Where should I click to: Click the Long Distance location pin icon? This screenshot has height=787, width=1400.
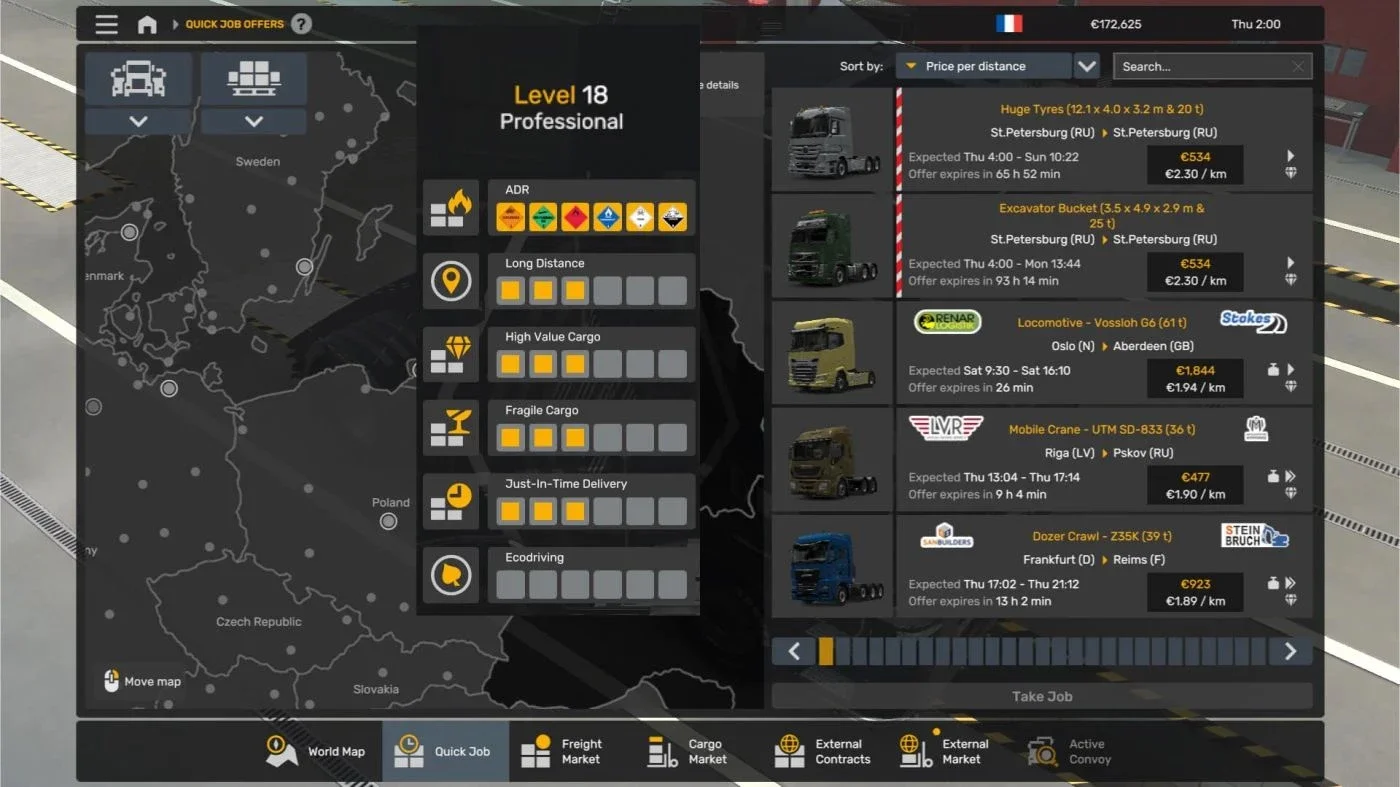tap(451, 281)
